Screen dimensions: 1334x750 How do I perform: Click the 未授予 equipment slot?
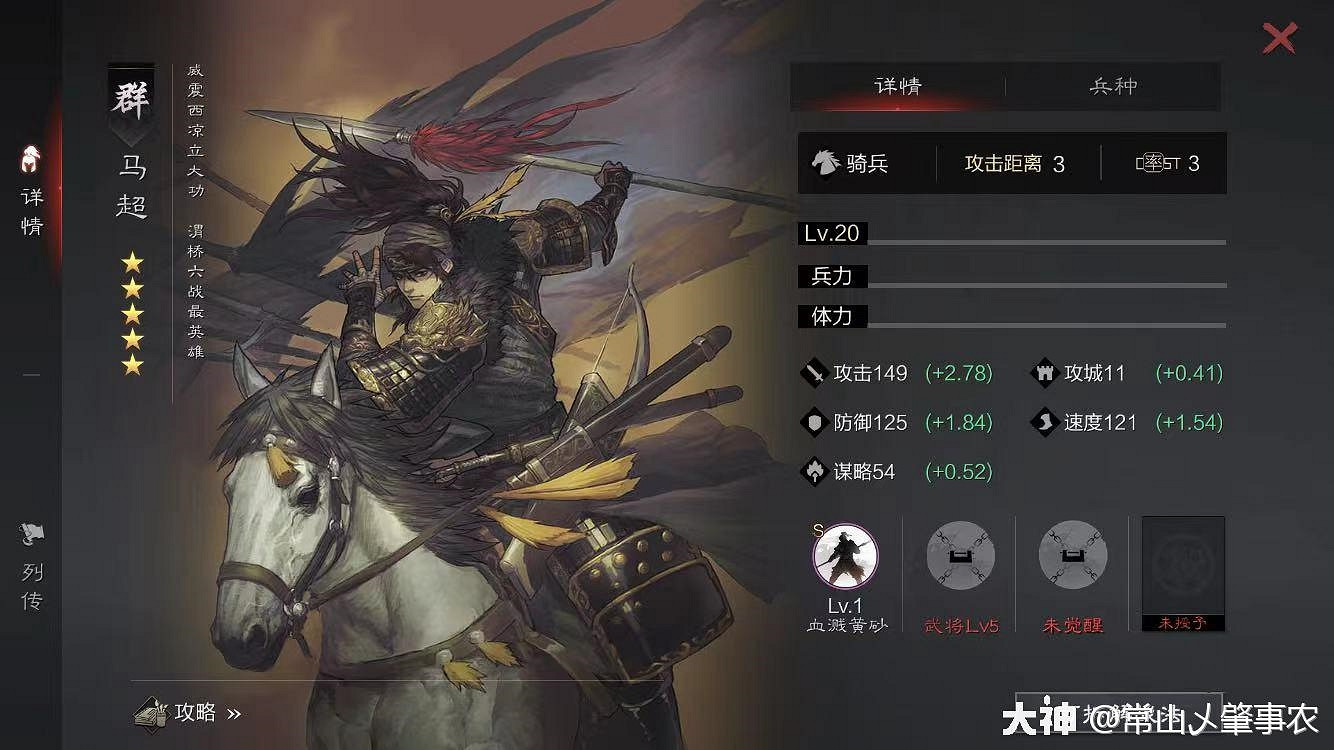[x=1183, y=572]
